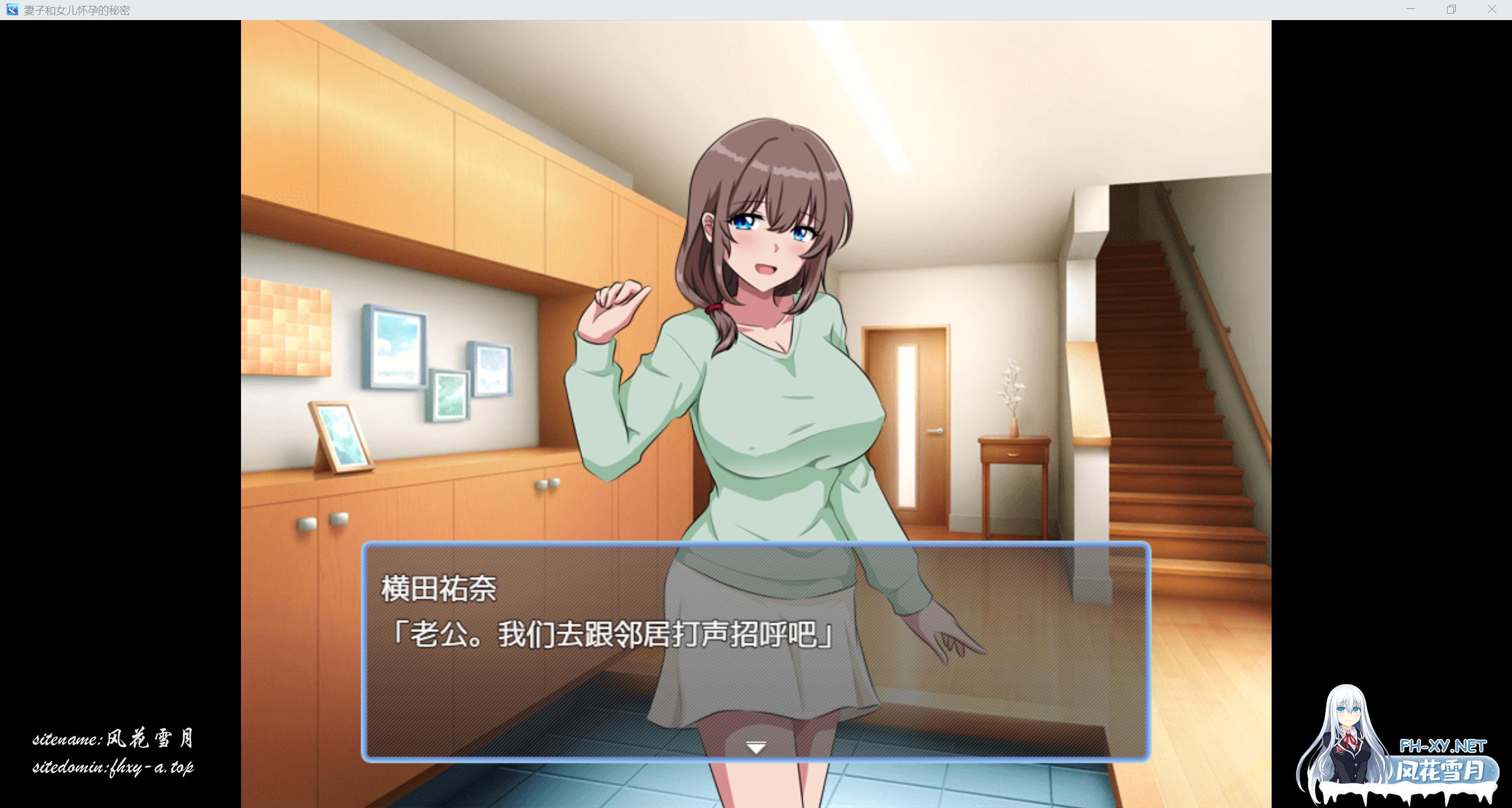This screenshot has width=1512, height=808.
Task: Click the RPG Maker game icon in title bar
Action: (x=11, y=9)
